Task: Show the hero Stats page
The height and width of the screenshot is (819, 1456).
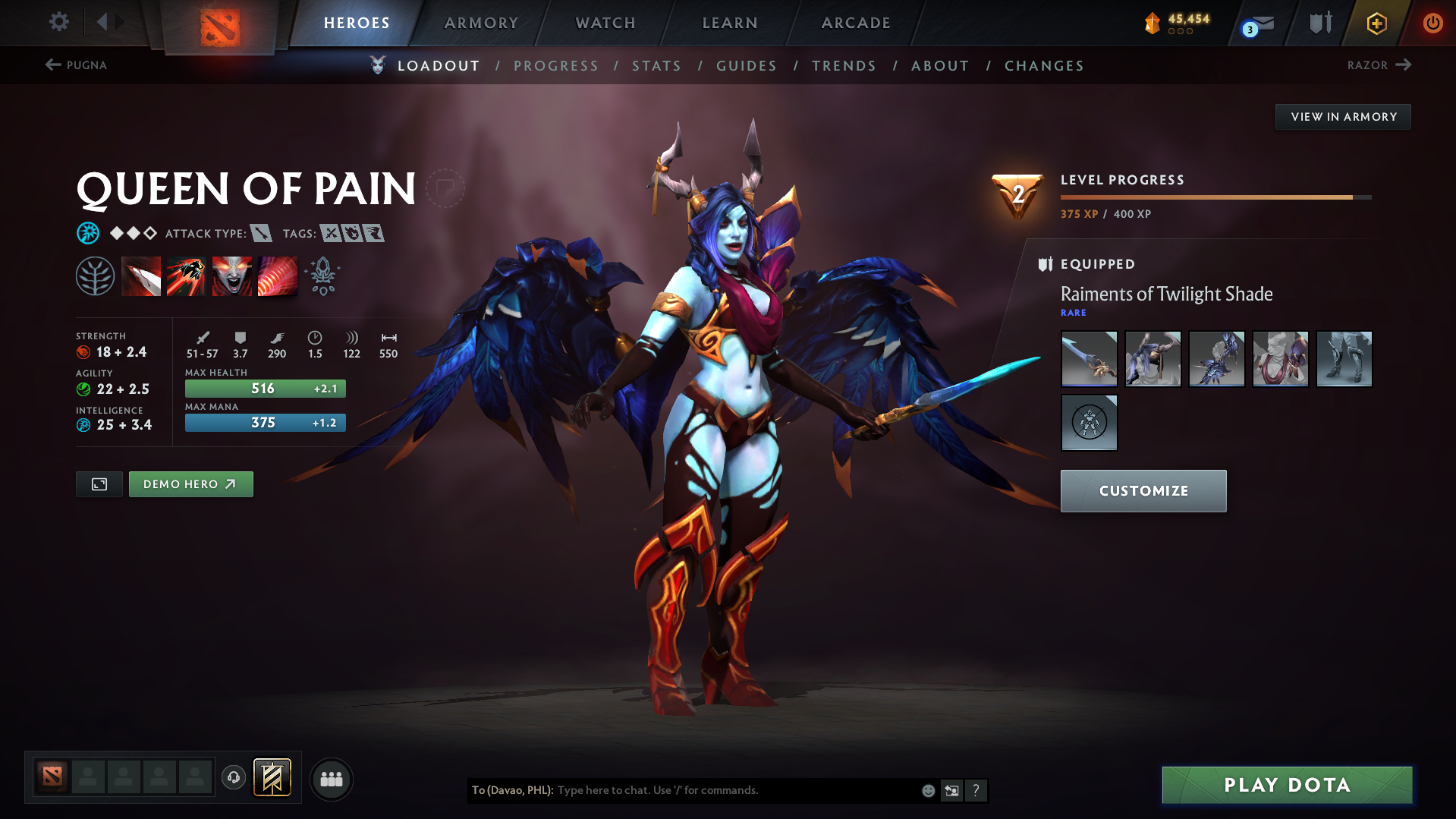Action: 656,66
